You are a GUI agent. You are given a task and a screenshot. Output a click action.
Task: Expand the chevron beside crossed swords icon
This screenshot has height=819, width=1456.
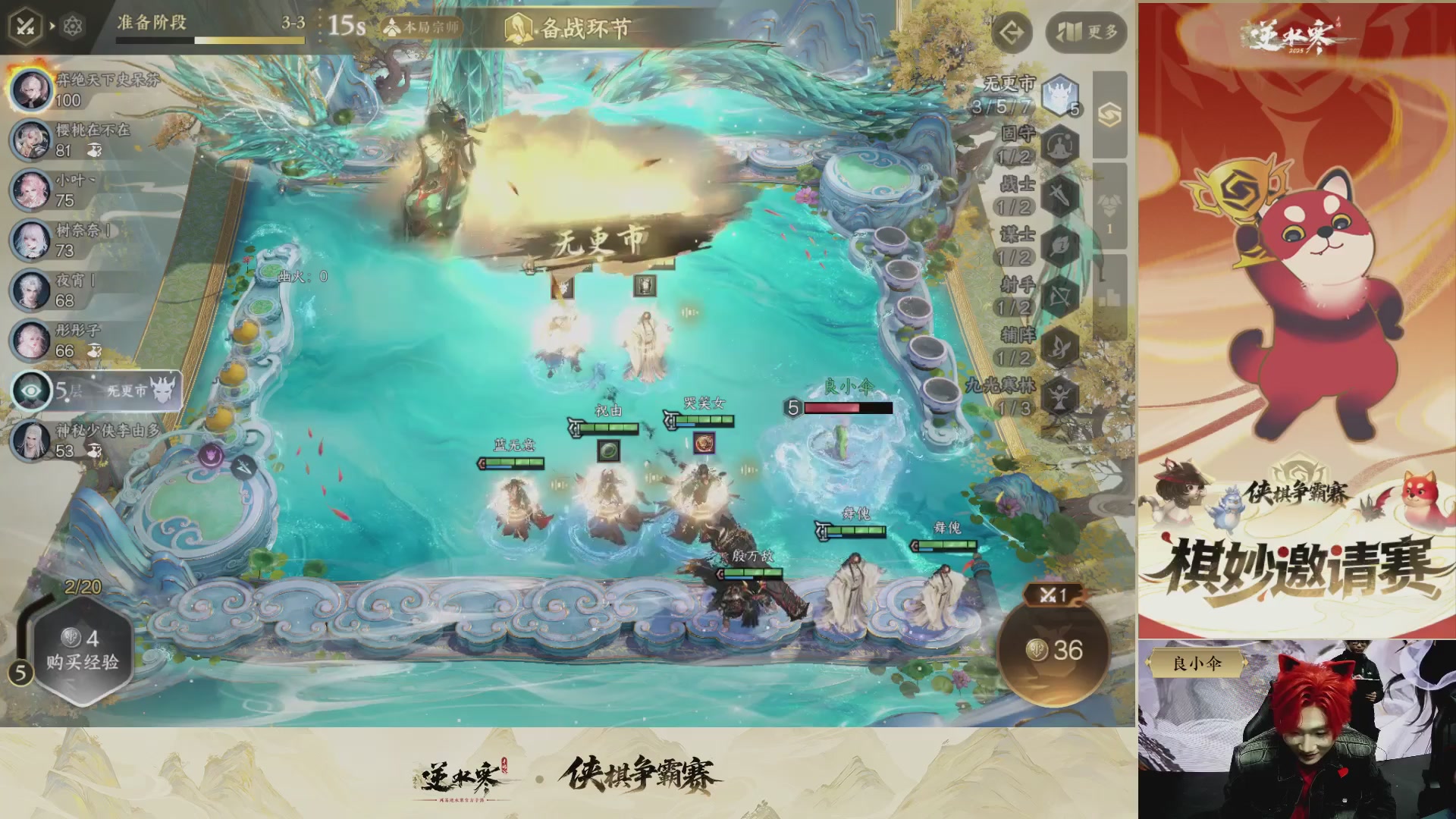click(52, 25)
